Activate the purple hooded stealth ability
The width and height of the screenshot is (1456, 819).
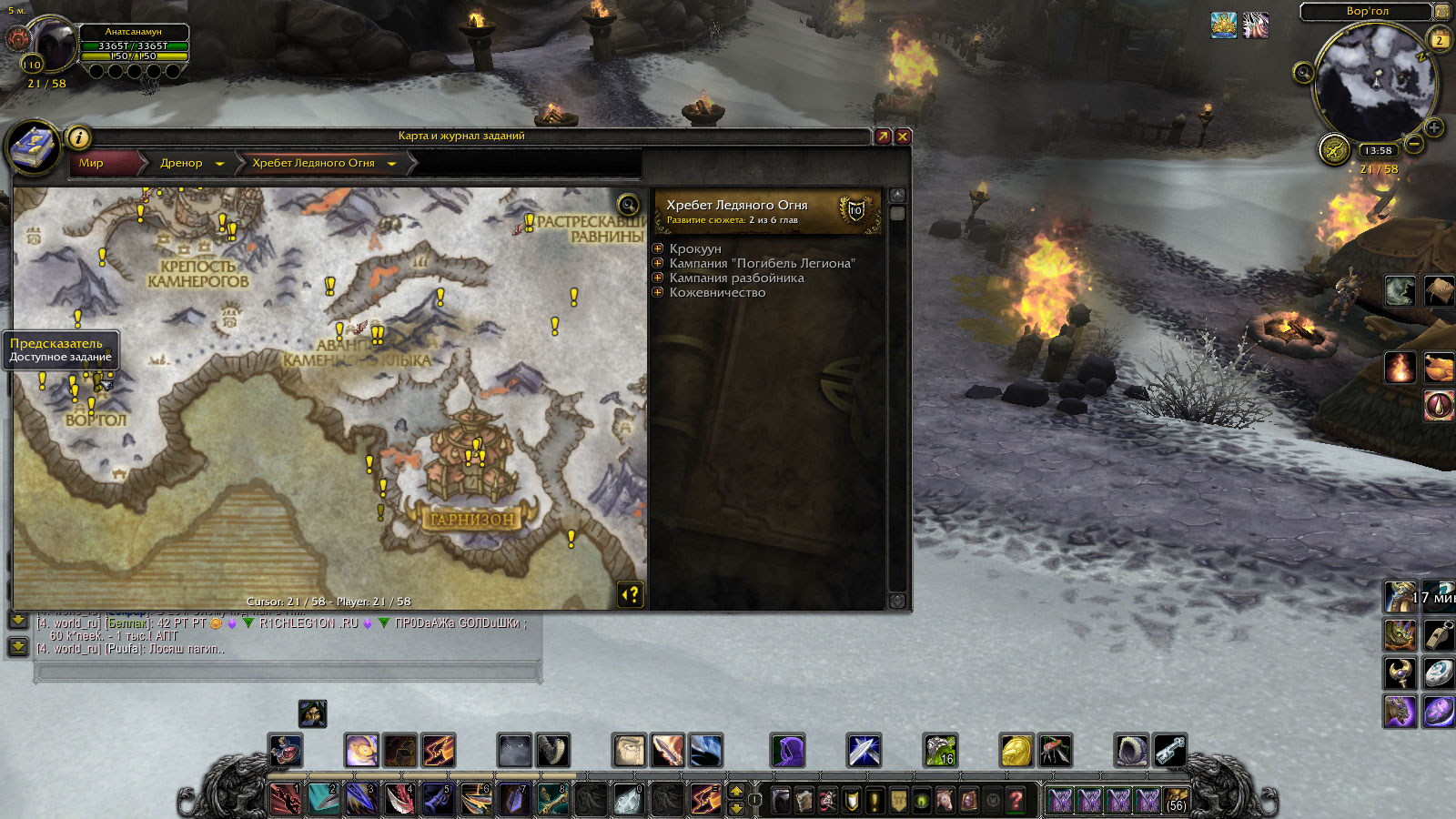(x=787, y=751)
